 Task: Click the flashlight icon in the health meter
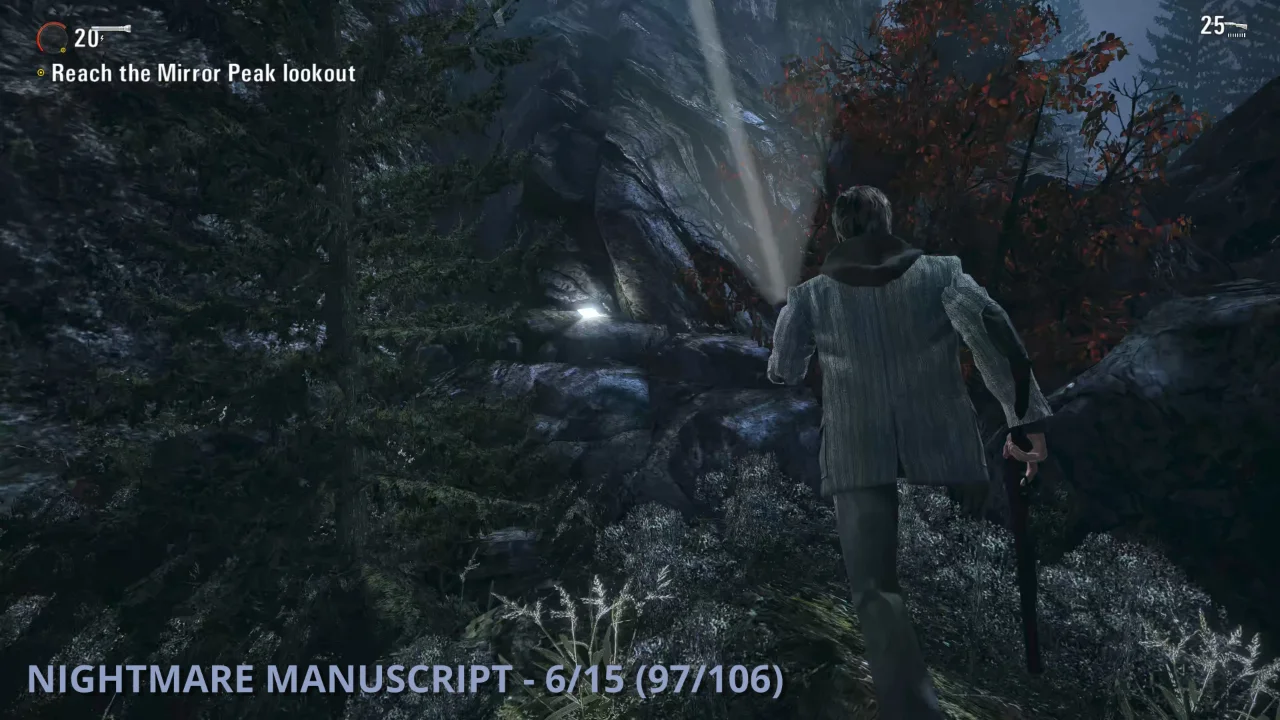click(x=112, y=28)
